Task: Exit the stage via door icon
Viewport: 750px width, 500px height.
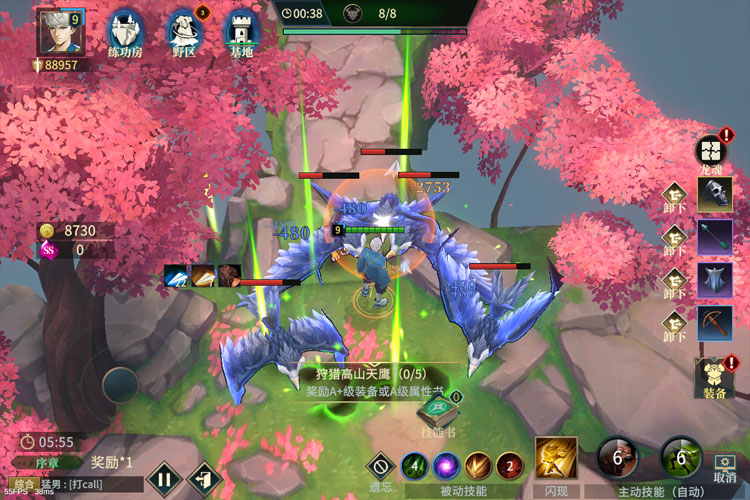Action: tap(203, 477)
